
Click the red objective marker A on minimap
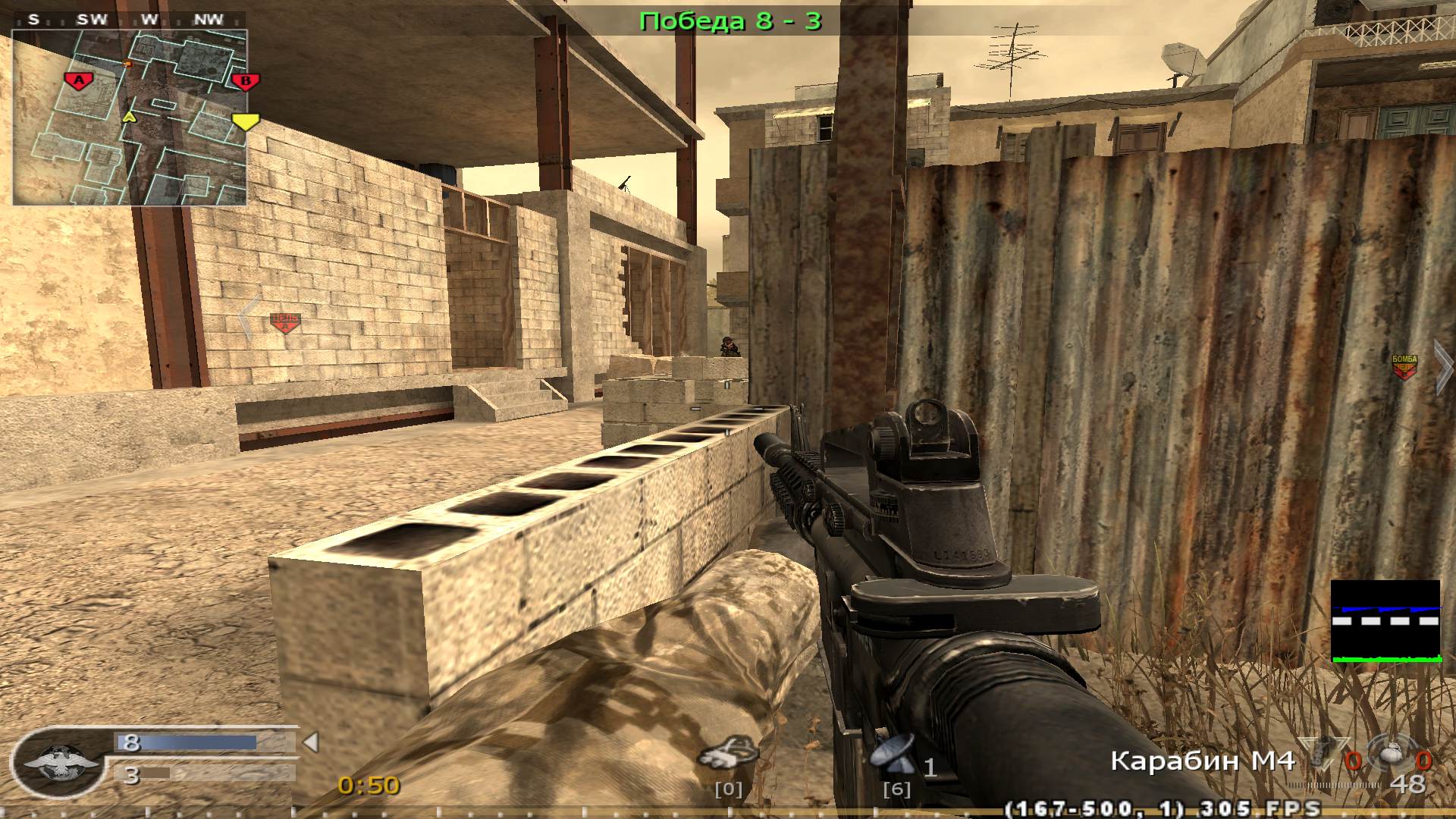tap(78, 79)
